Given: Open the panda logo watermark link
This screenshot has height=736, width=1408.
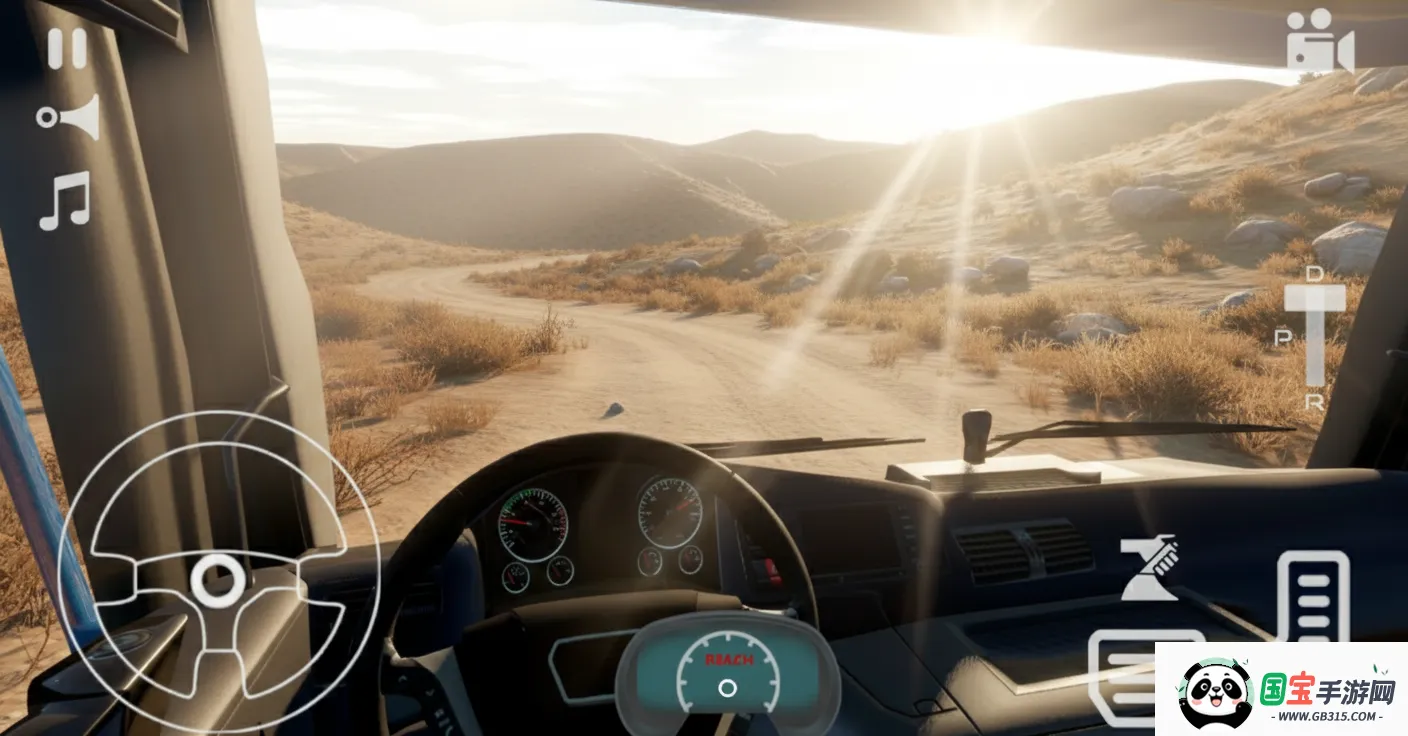Looking at the screenshot, I should pos(1281,690).
